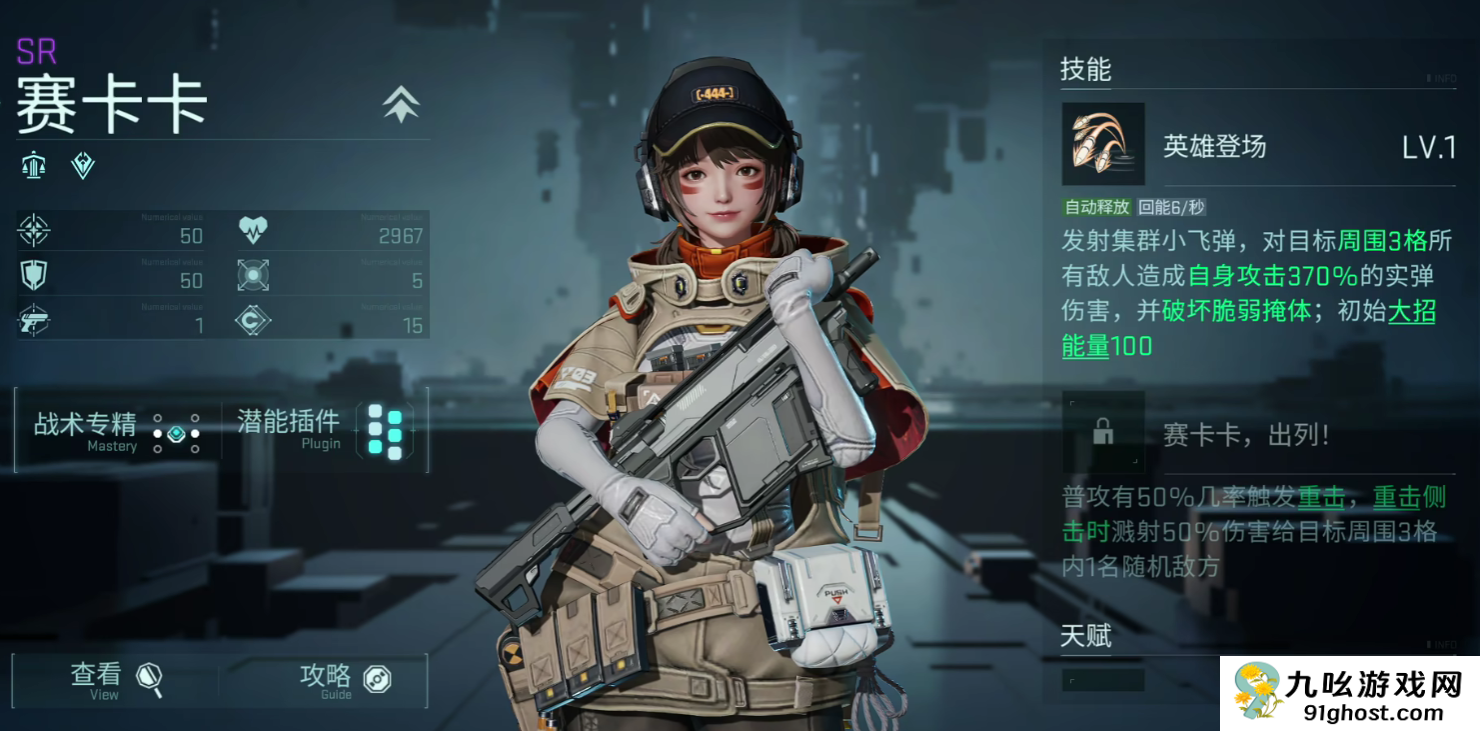The height and width of the screenshot is (731, 1480).
Task: Open the 九吆游戏网 watermark site logo
Action: [x=1348, y=692]
